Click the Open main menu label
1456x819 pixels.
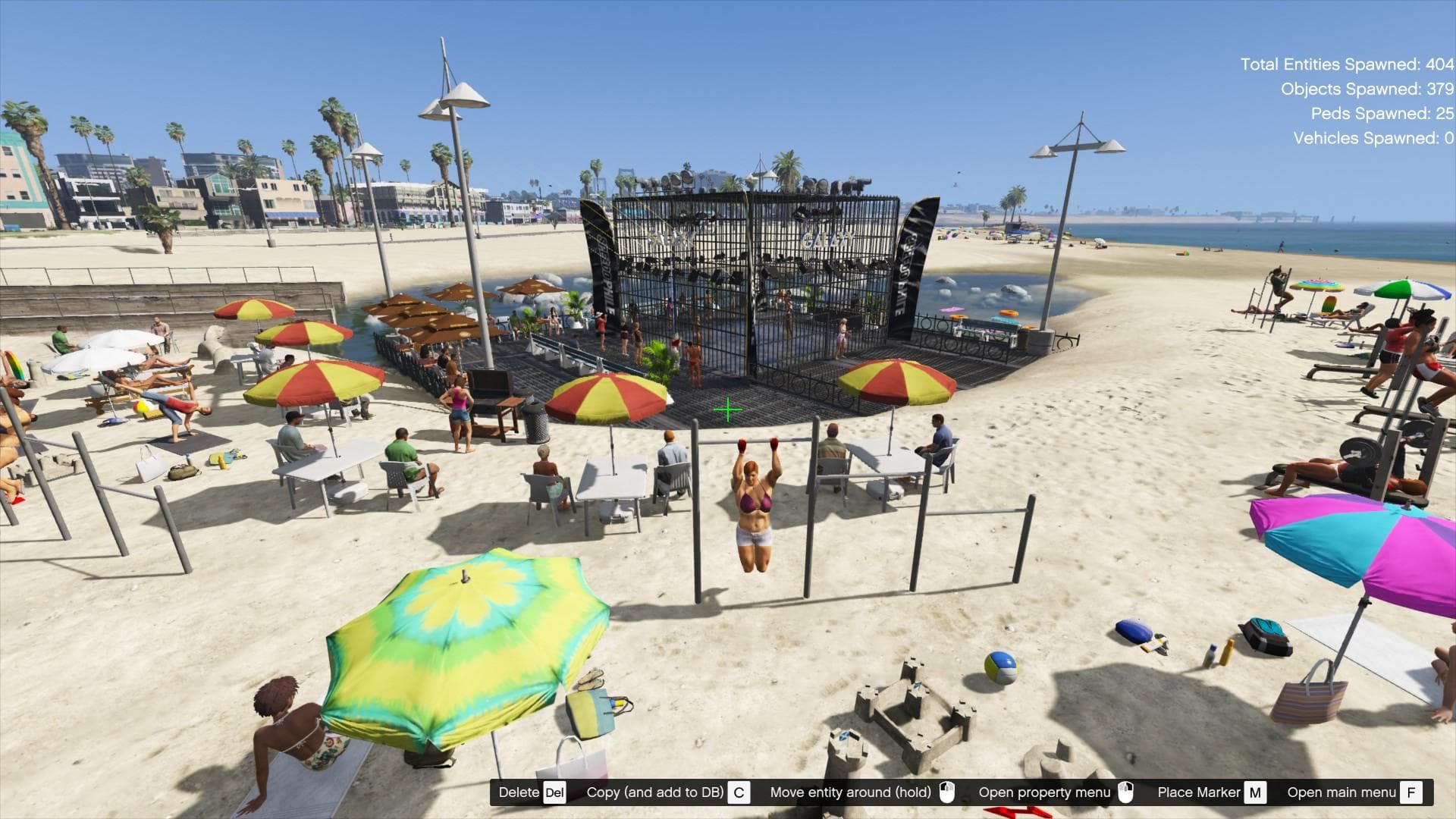[x=1343, y=792]
